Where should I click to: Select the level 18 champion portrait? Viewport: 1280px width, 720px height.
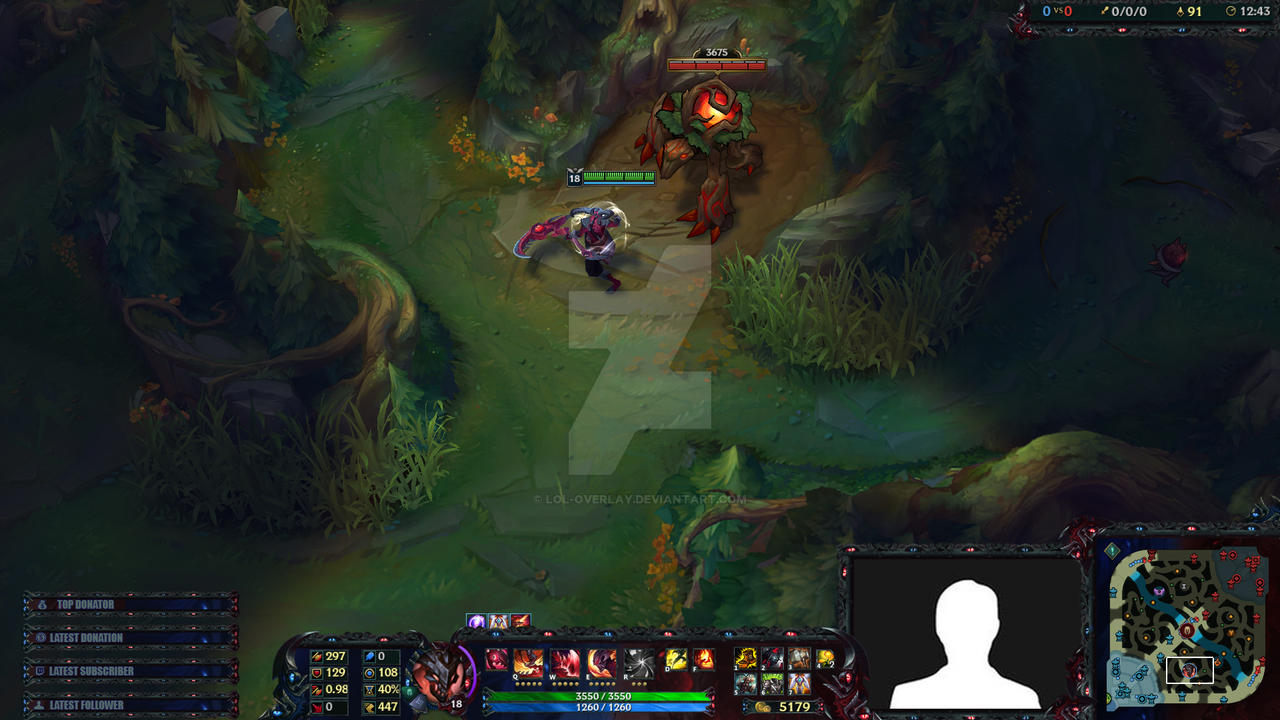(x=436, y=679)
